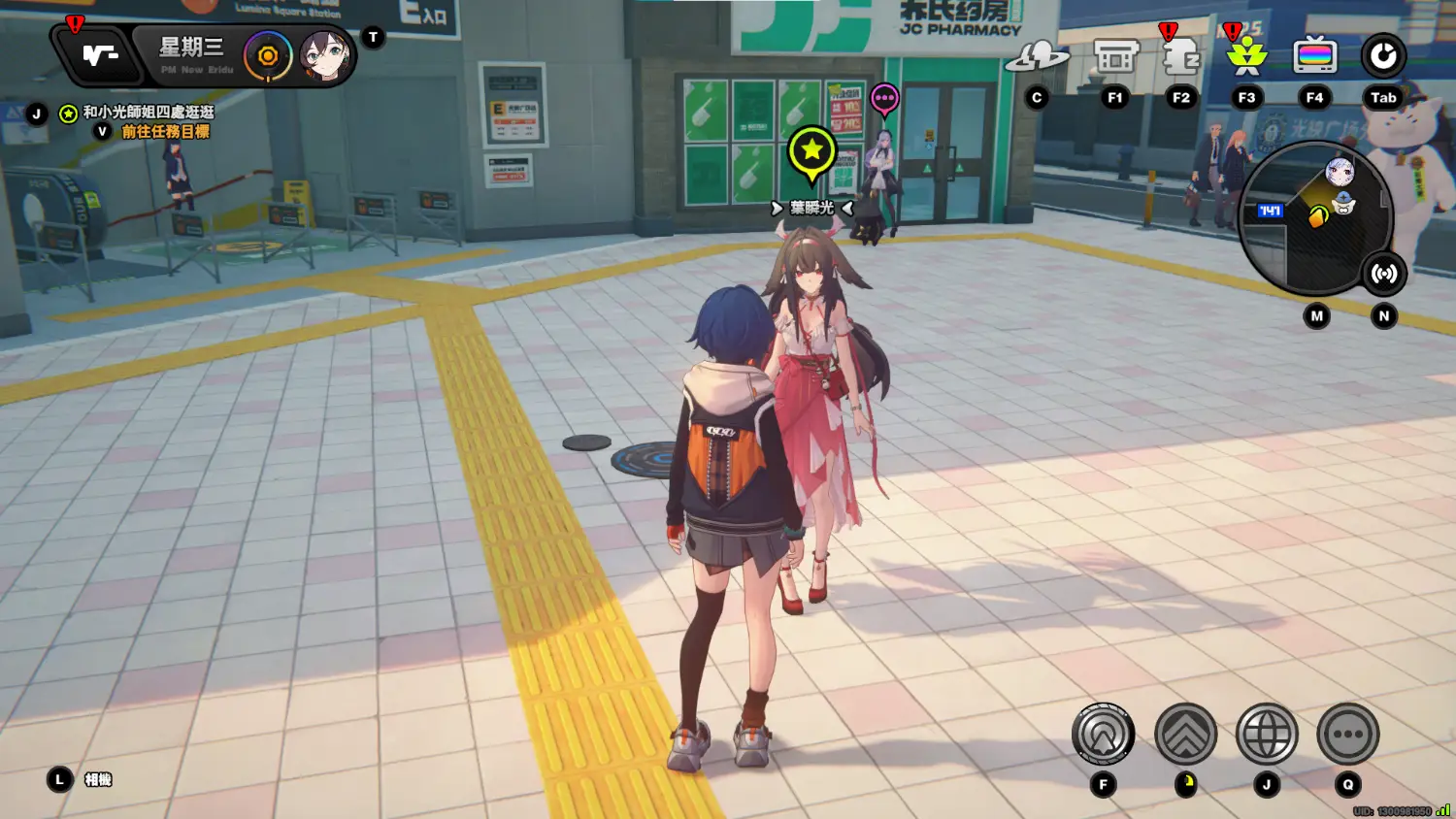Choose 前往任務目標 to go to objective
This screenshot has width=1456, height=819.
click(x=165, y=132)
